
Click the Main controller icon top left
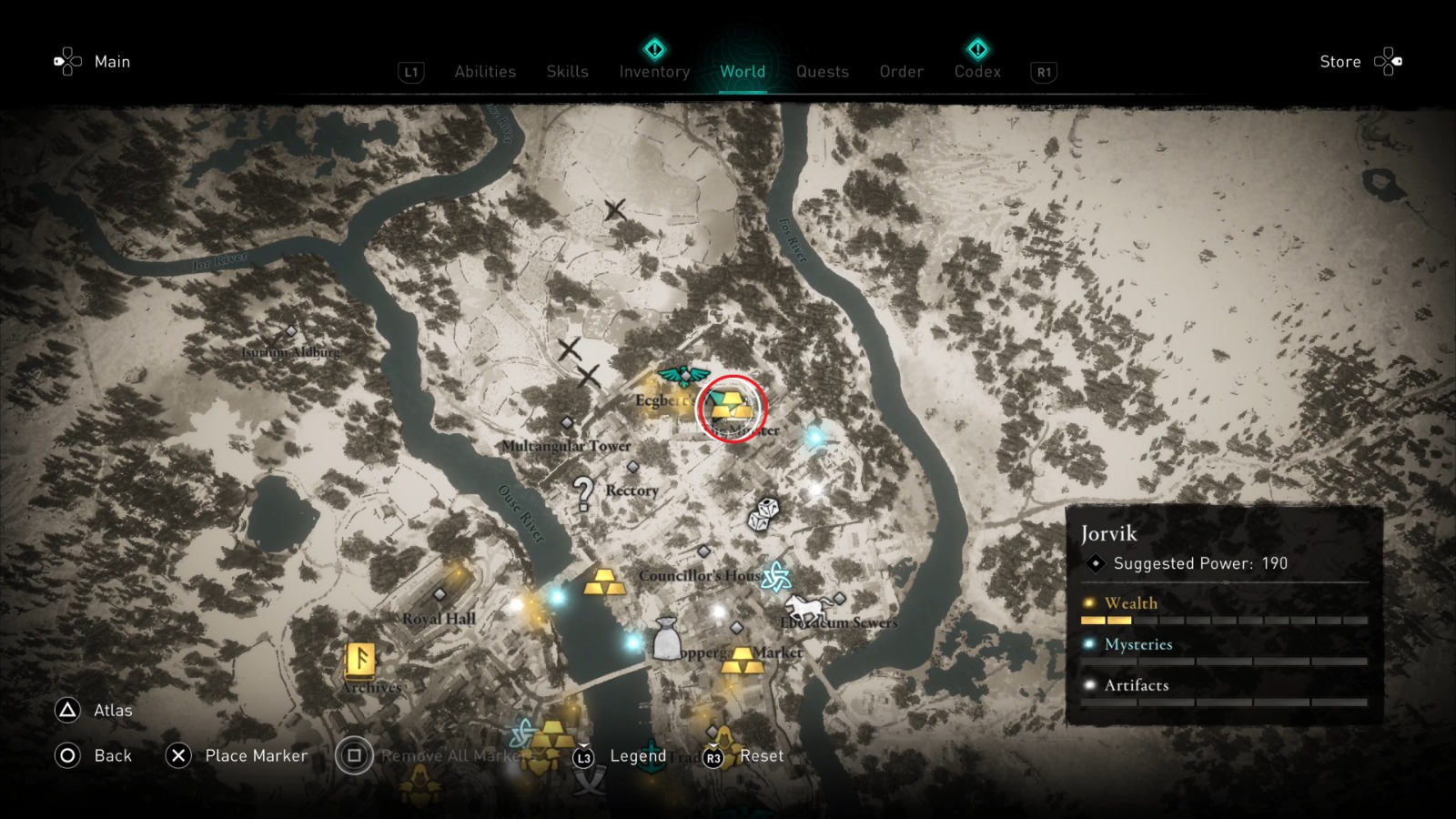click(x=66, y=60)
